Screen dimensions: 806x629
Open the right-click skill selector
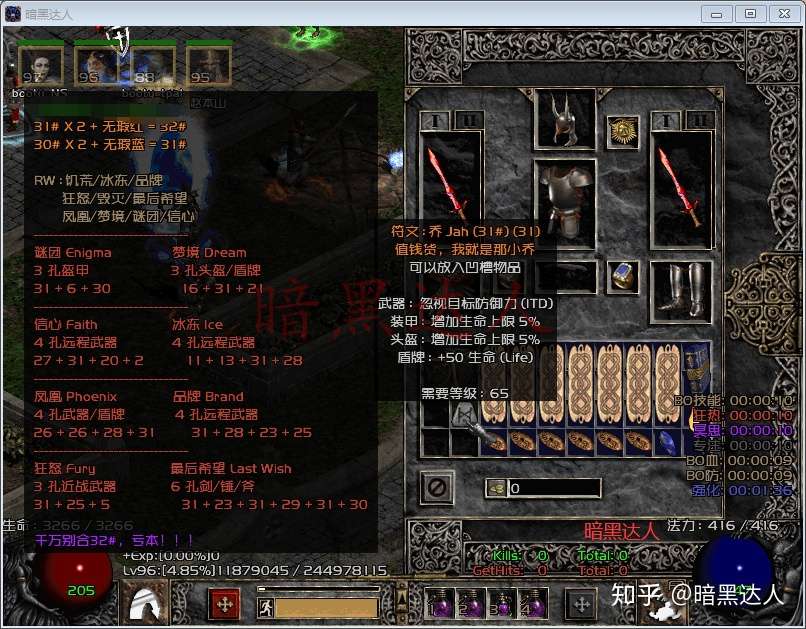tap(581, 604)
